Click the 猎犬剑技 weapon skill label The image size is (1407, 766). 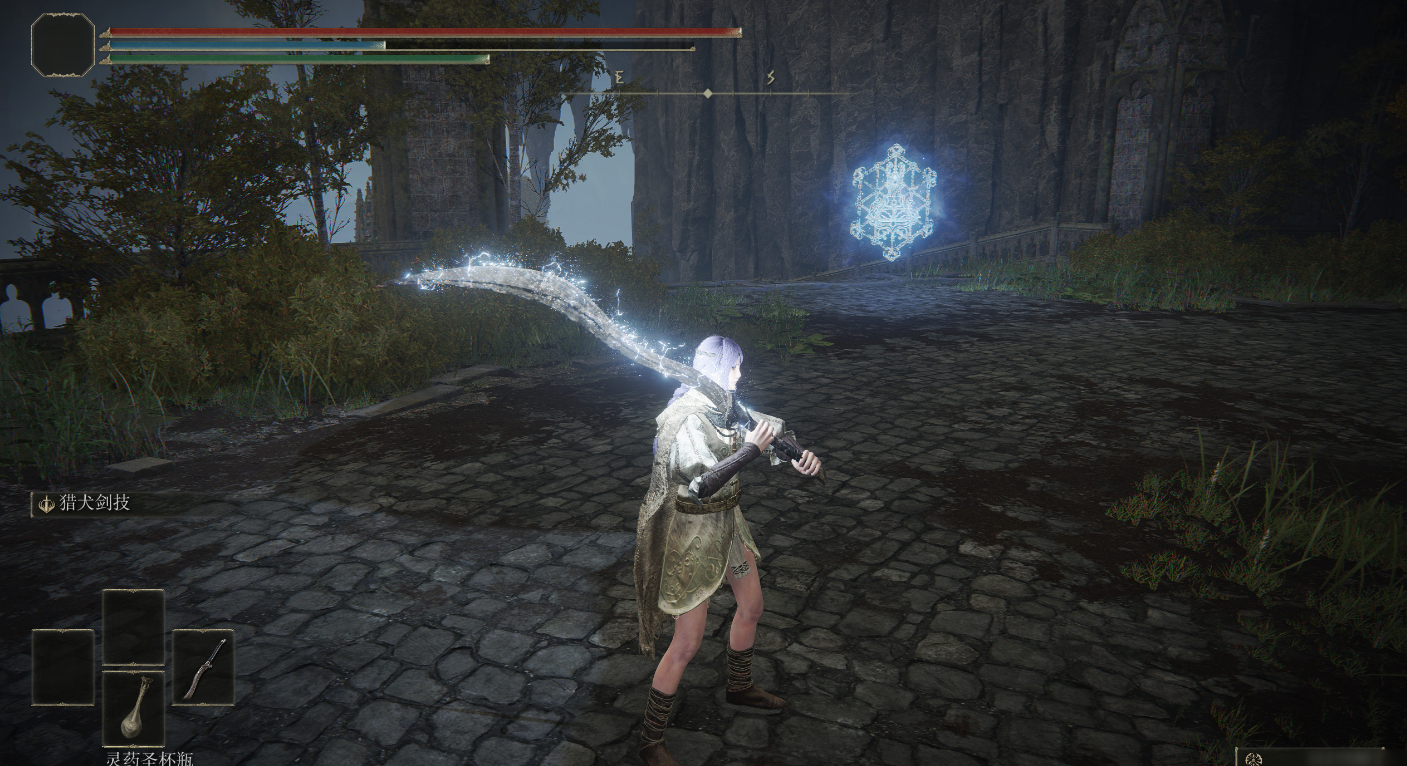click(x=93, y=503)
